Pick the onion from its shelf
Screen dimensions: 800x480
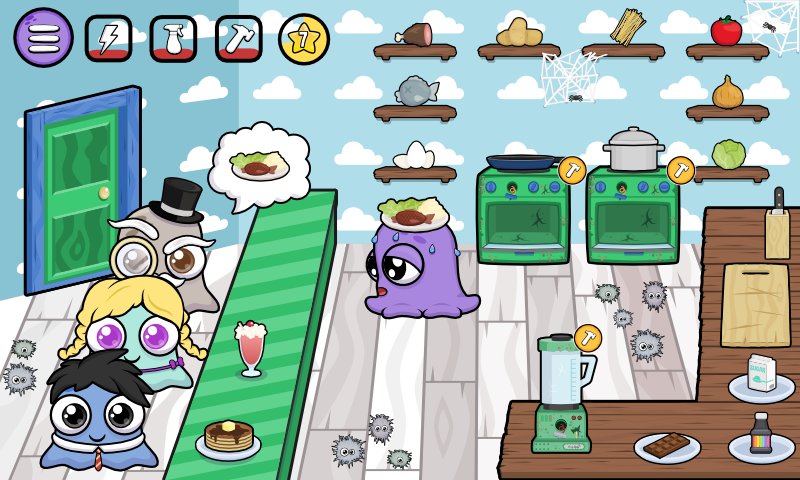pos(727,92)
